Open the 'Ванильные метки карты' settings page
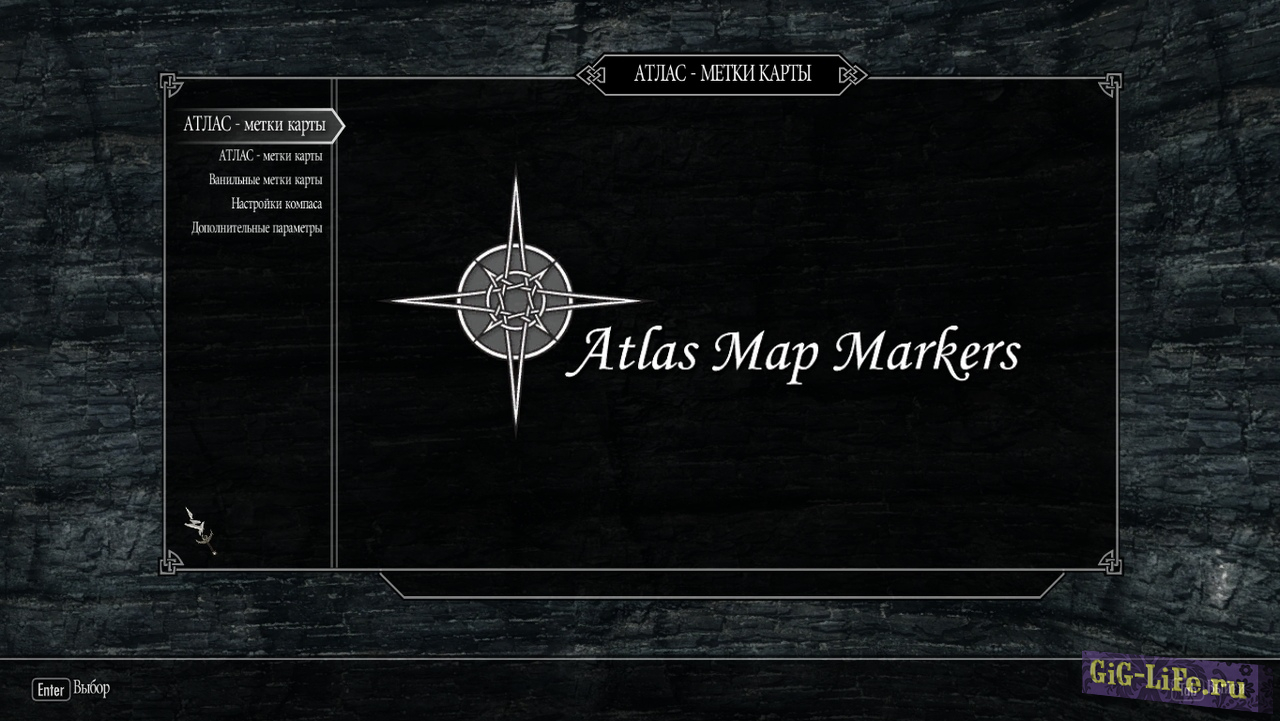This screenshot has width=1280, height=721. (x=268, y=179)
